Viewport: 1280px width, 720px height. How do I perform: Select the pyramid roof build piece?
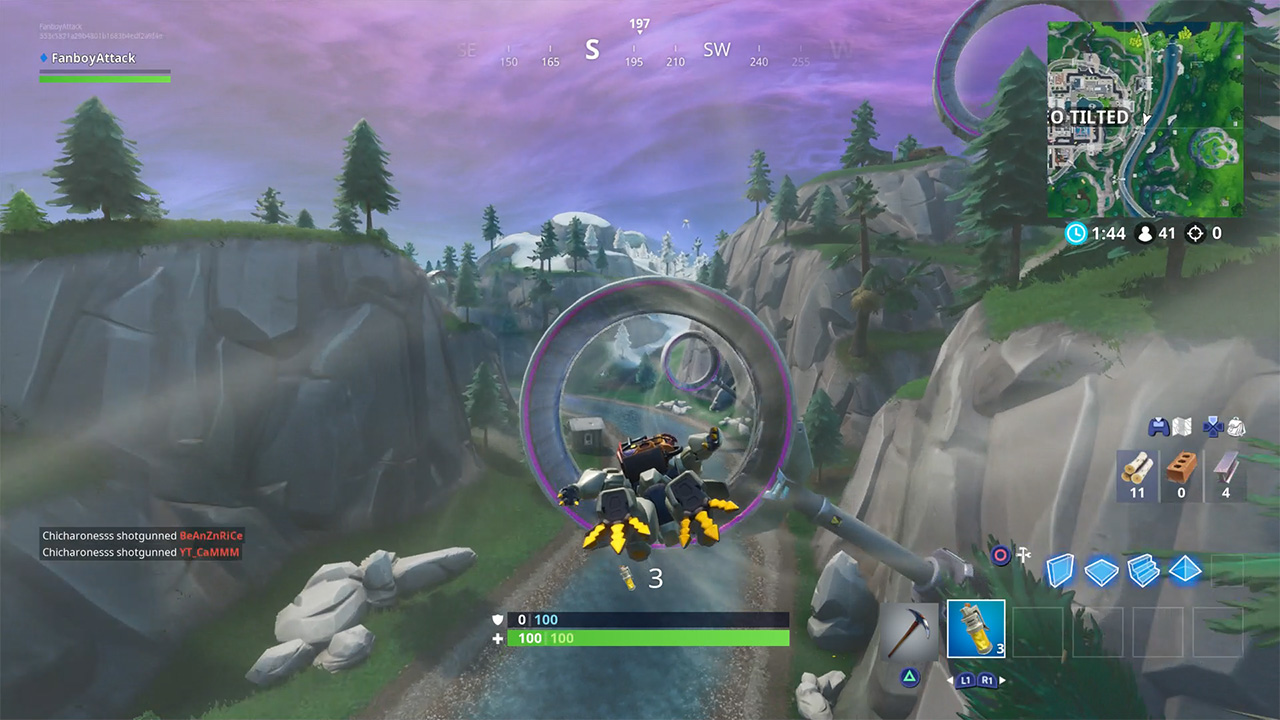click(1183, 570)
